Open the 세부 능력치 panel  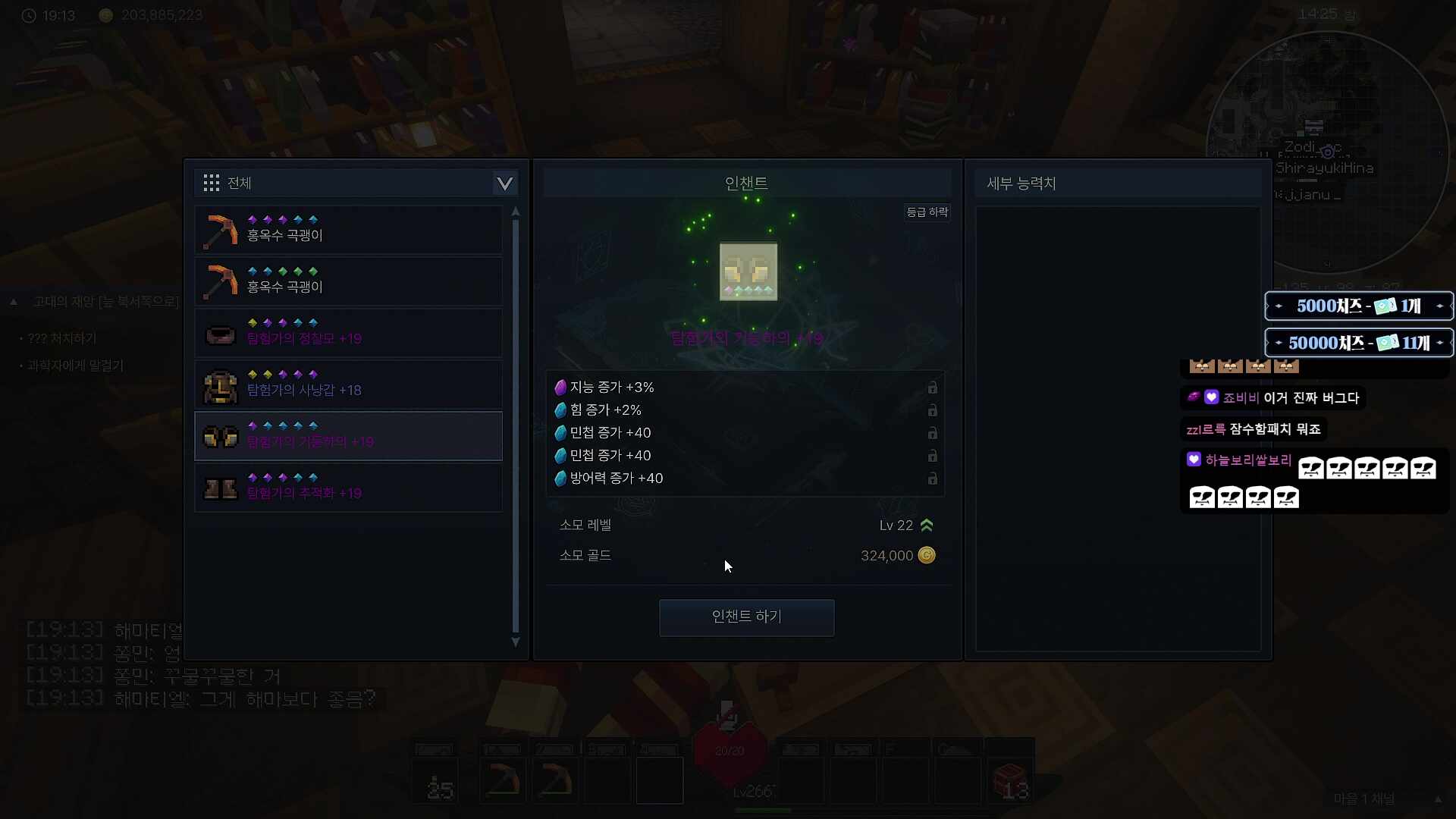pyautogui.click(x=1021, y=183)
